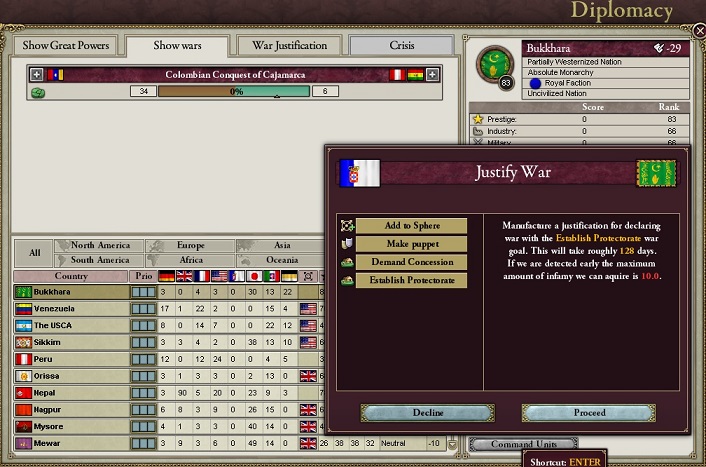Viewport: 706px width, 467px height.
Task: Show All countries filter
Action: tap(34, 253)
